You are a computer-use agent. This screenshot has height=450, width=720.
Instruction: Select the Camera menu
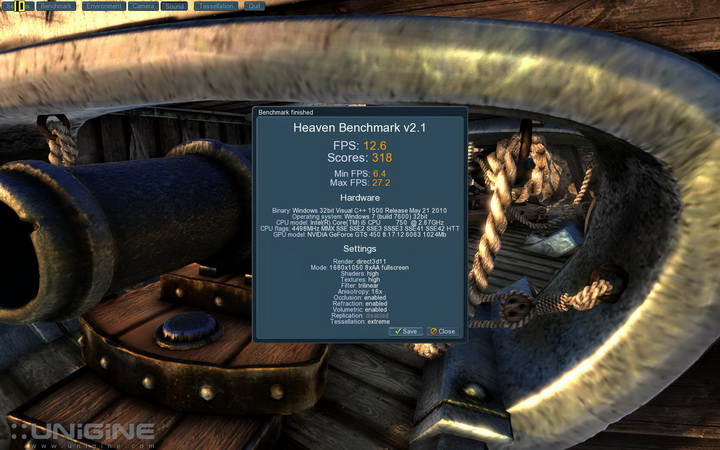click(143, 6)
